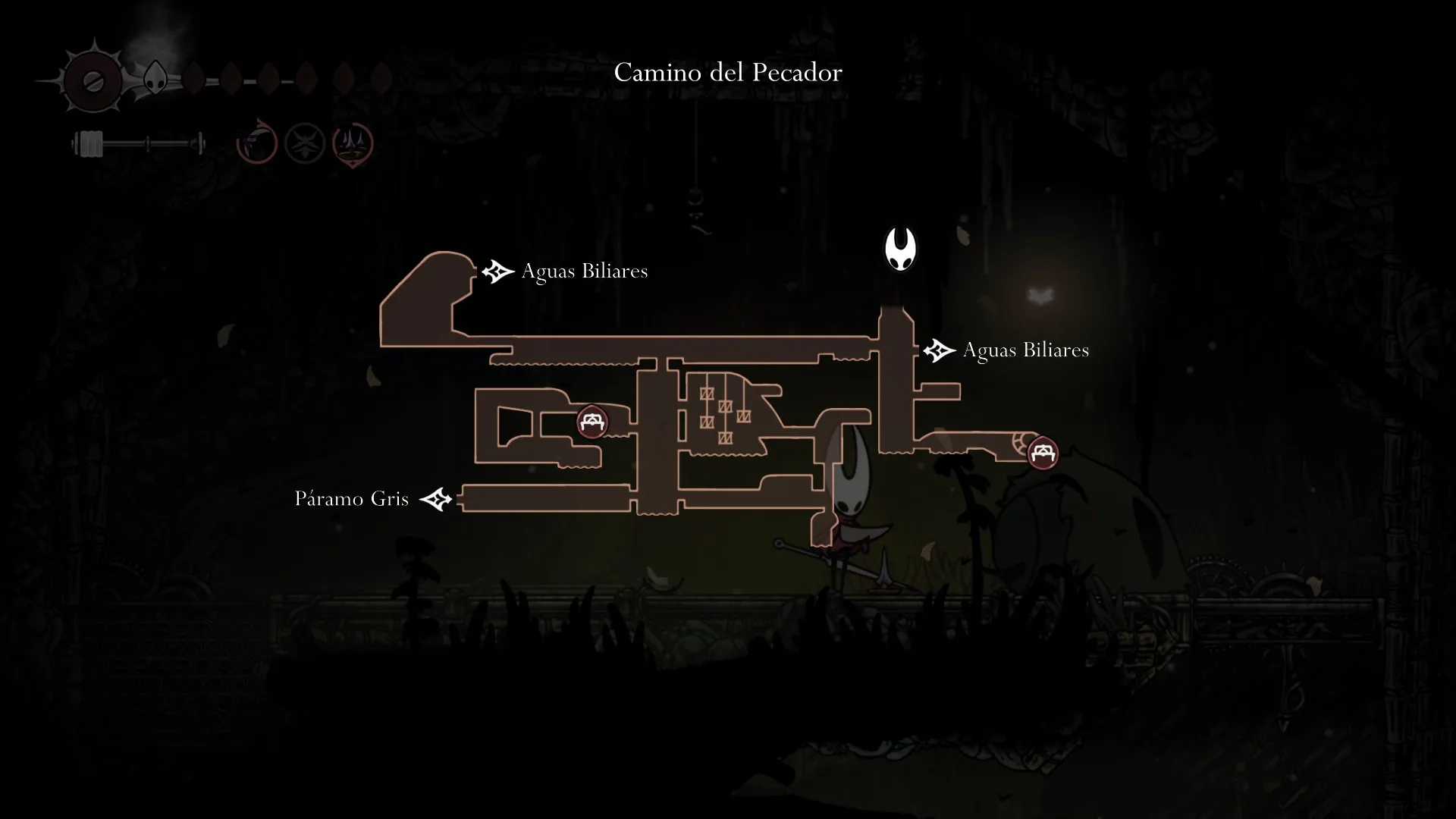
Task: Choose the bench marker inside the looping side rooms
Action: (591, 422)
